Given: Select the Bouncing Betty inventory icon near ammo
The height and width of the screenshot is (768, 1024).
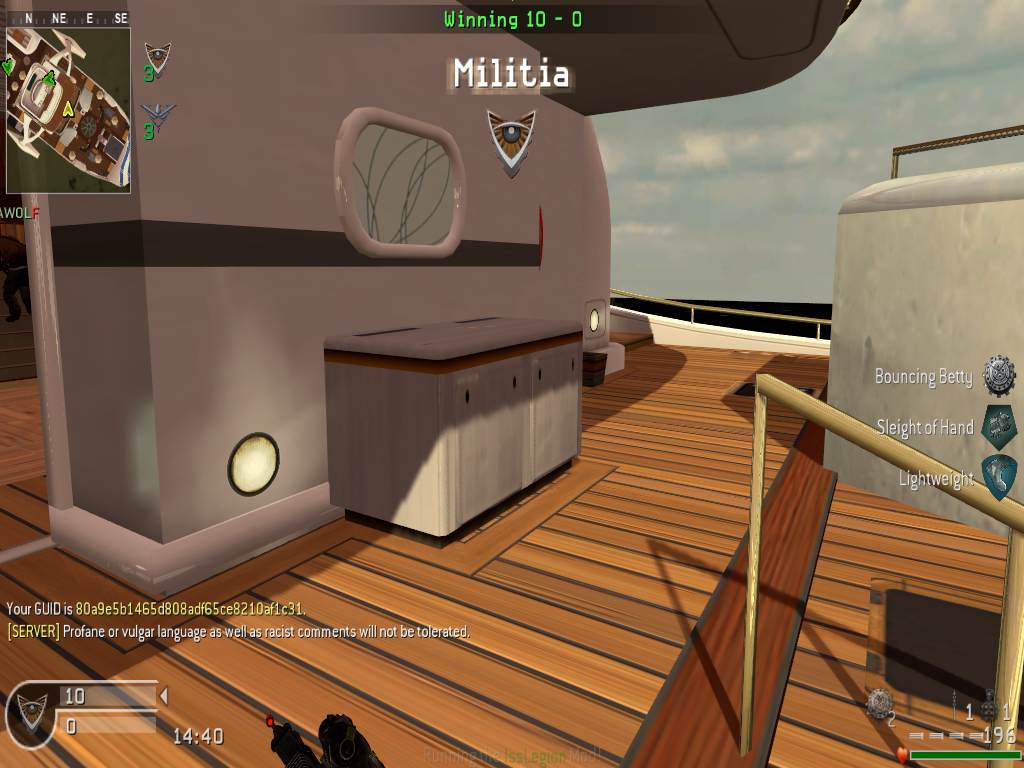Looking at the screenshot, I should (879, 703).
